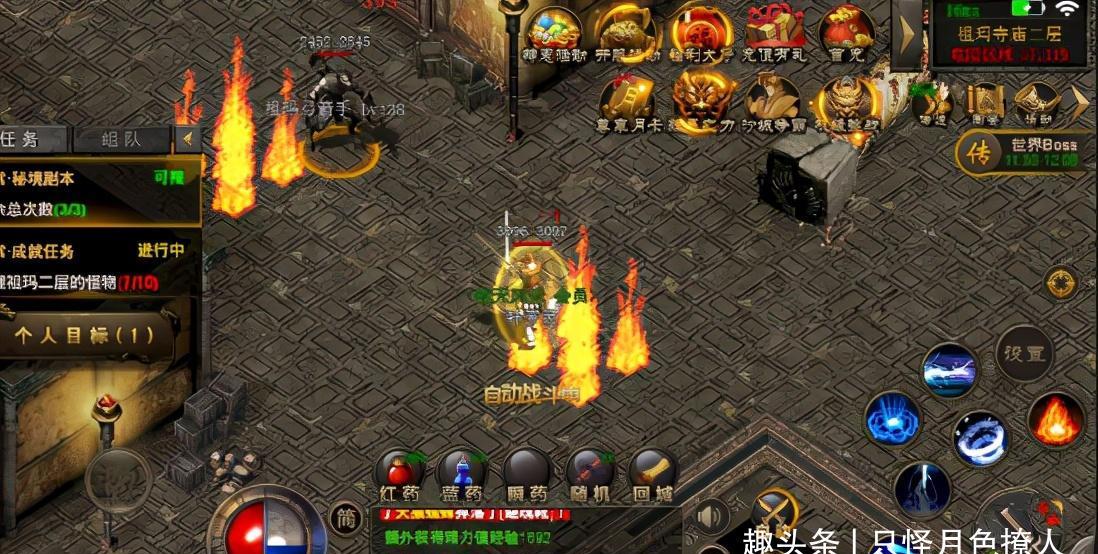The image size is (1098, 554).
Task: Cast the blue lightning bolt skill
Action: pos(922,487)
